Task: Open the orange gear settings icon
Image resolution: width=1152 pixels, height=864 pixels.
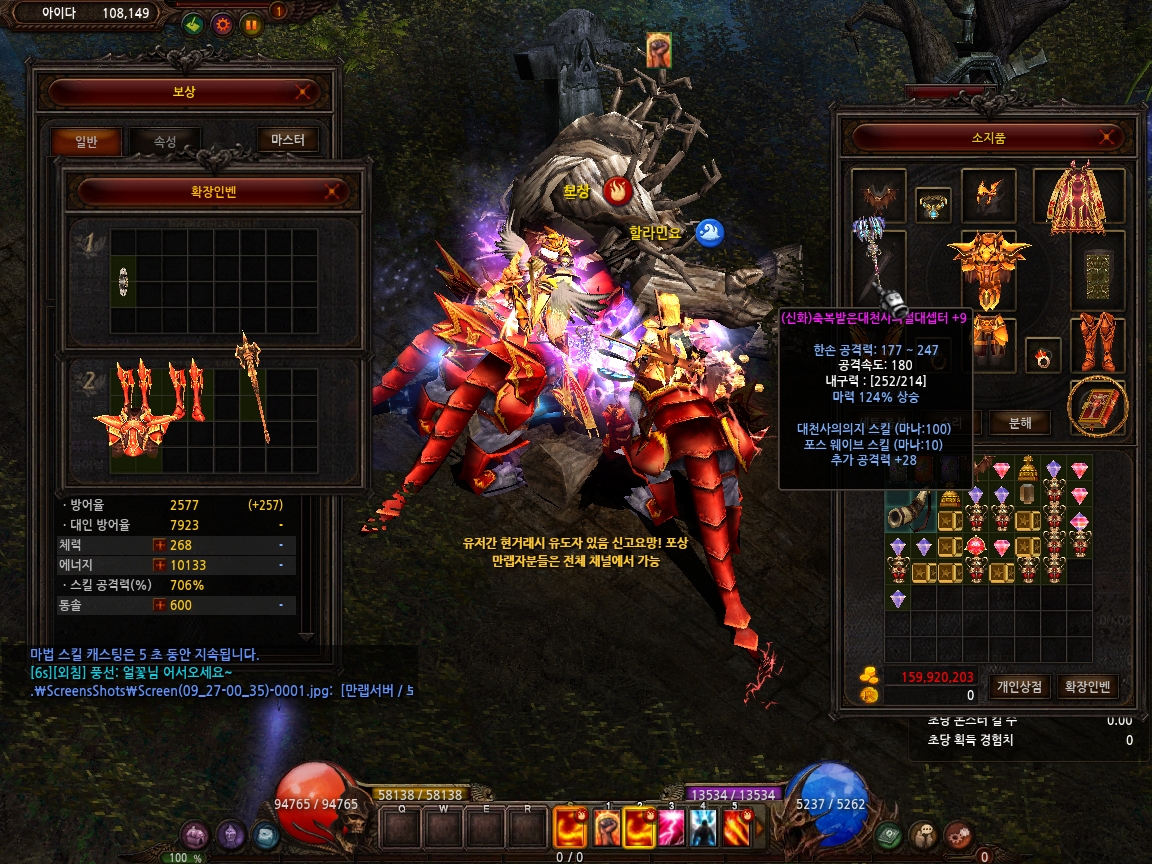Action: pyautogui.click(x=222, y=25)
